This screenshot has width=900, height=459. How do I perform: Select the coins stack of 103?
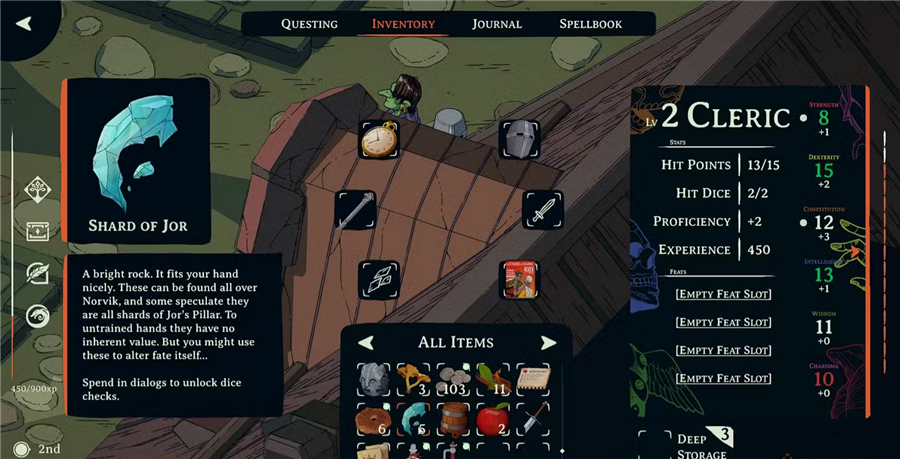coord(455,378)
